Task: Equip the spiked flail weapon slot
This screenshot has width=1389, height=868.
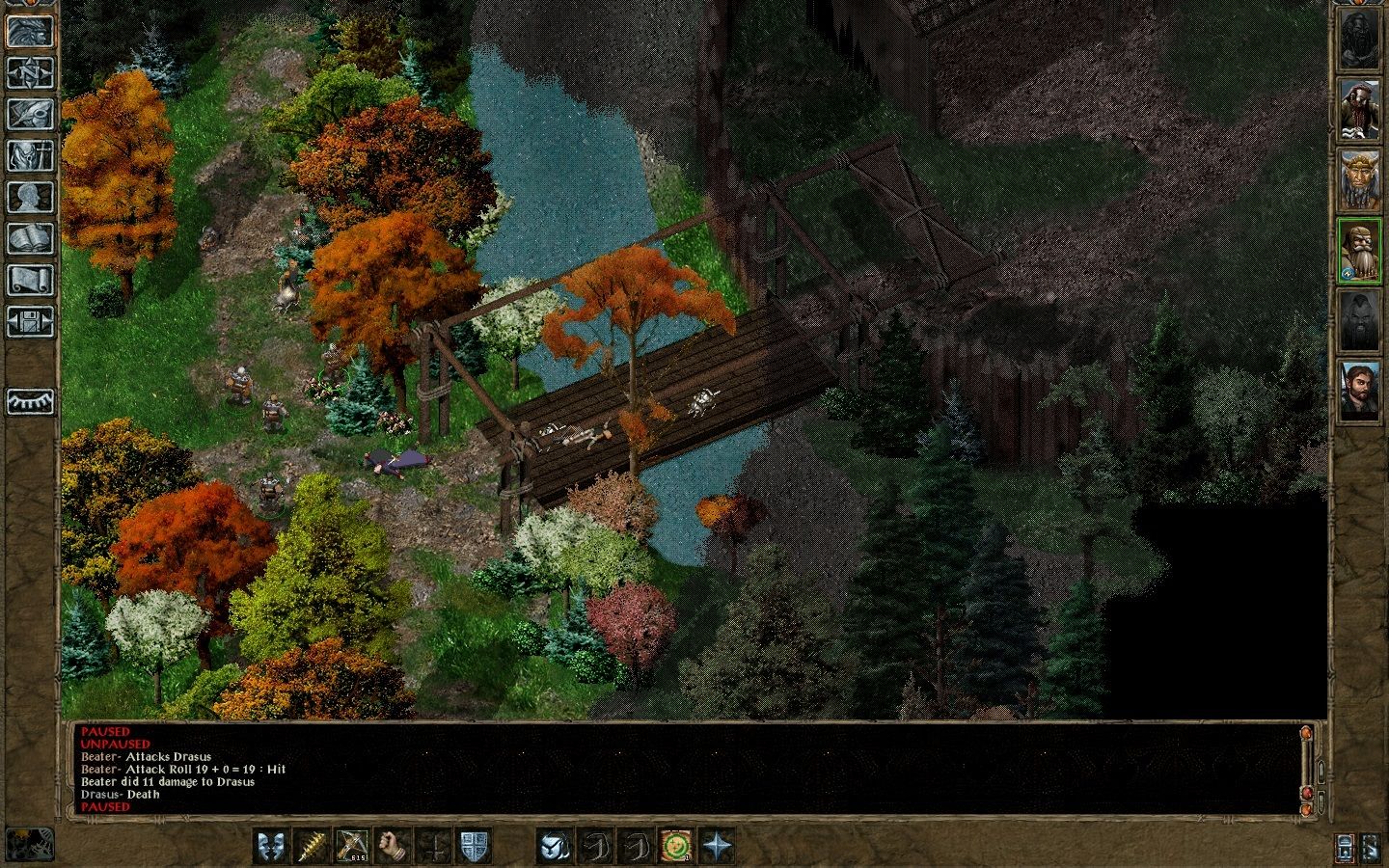Action: coord(311,846)
